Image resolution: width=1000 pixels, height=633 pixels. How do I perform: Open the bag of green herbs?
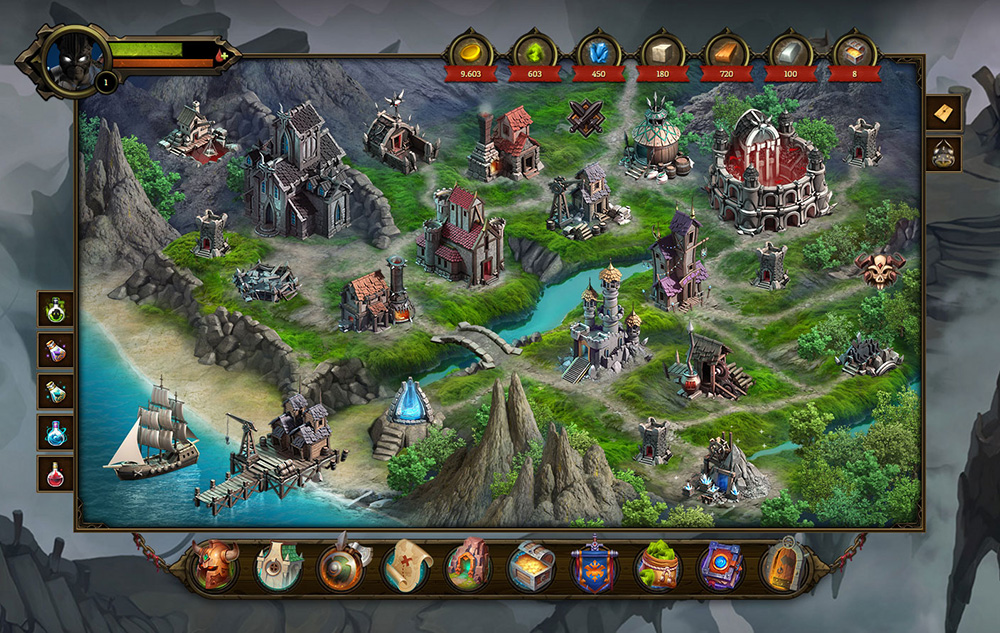click(658, 567)
